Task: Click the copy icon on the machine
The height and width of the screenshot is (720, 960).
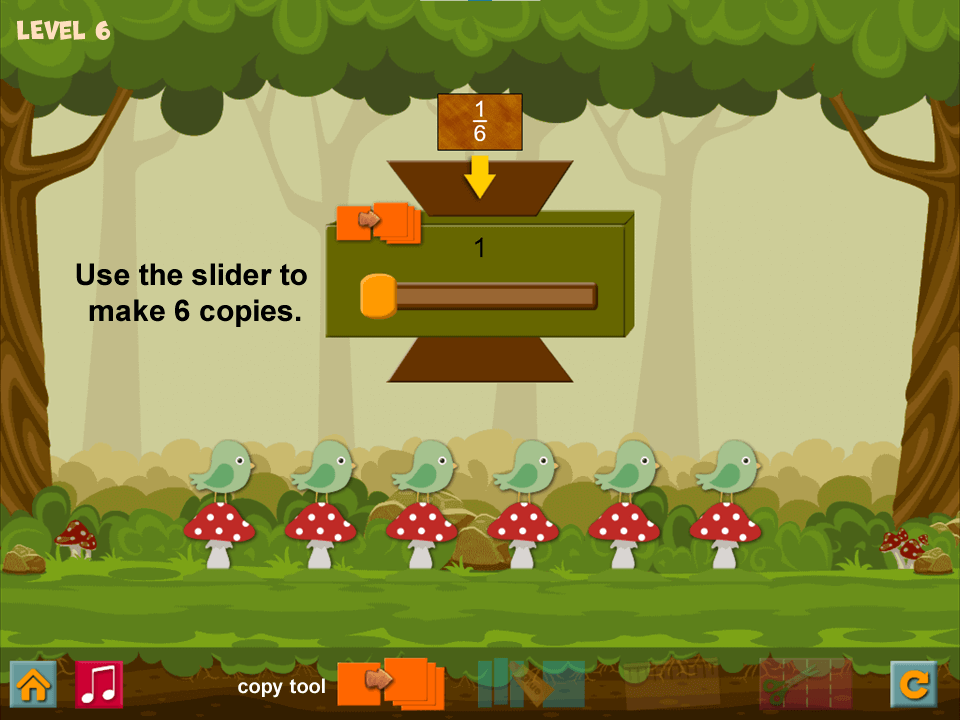Action: tap(379, 223)
